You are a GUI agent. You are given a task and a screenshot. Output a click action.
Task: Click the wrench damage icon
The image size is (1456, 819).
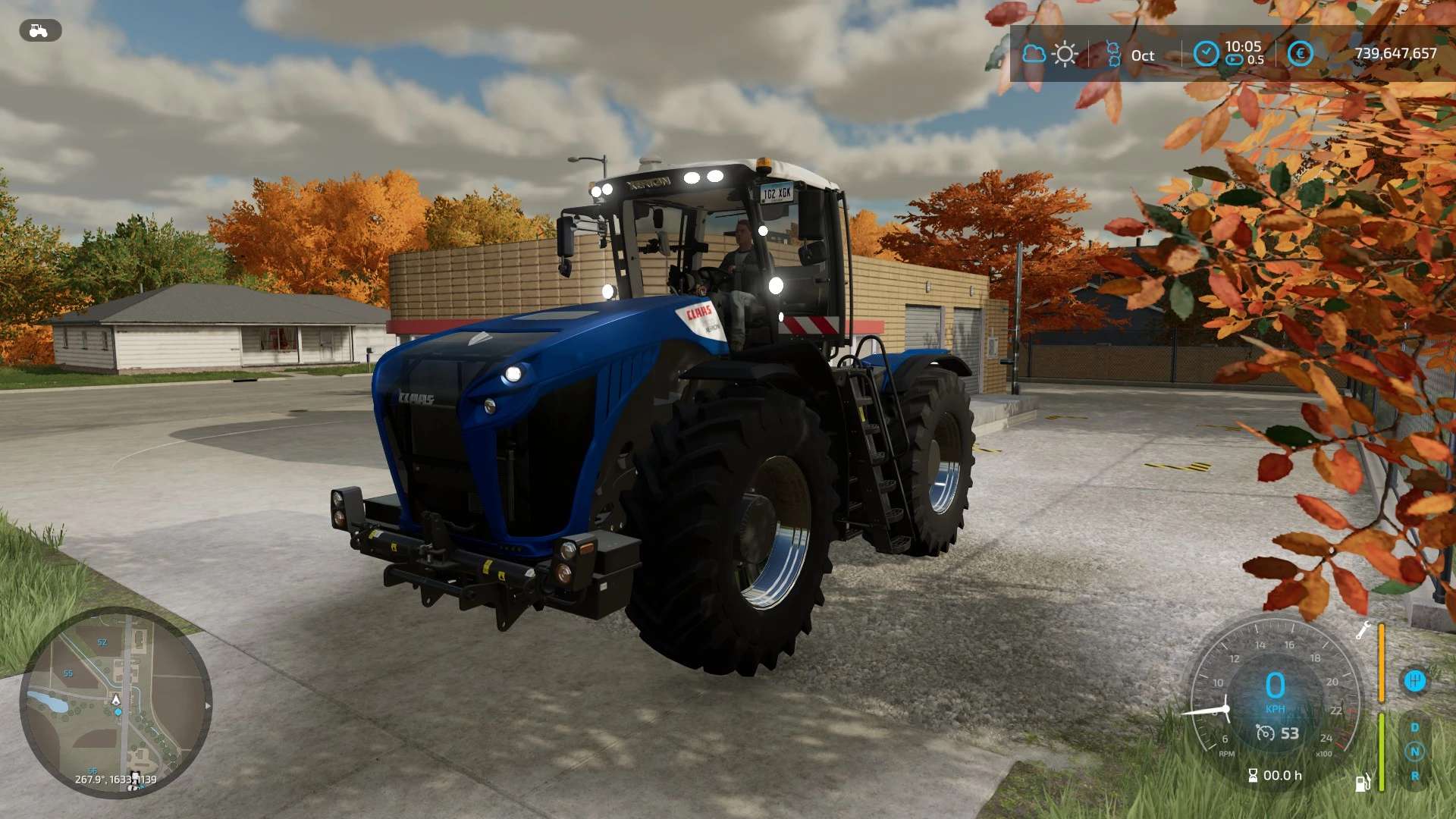coord(1363,630)
